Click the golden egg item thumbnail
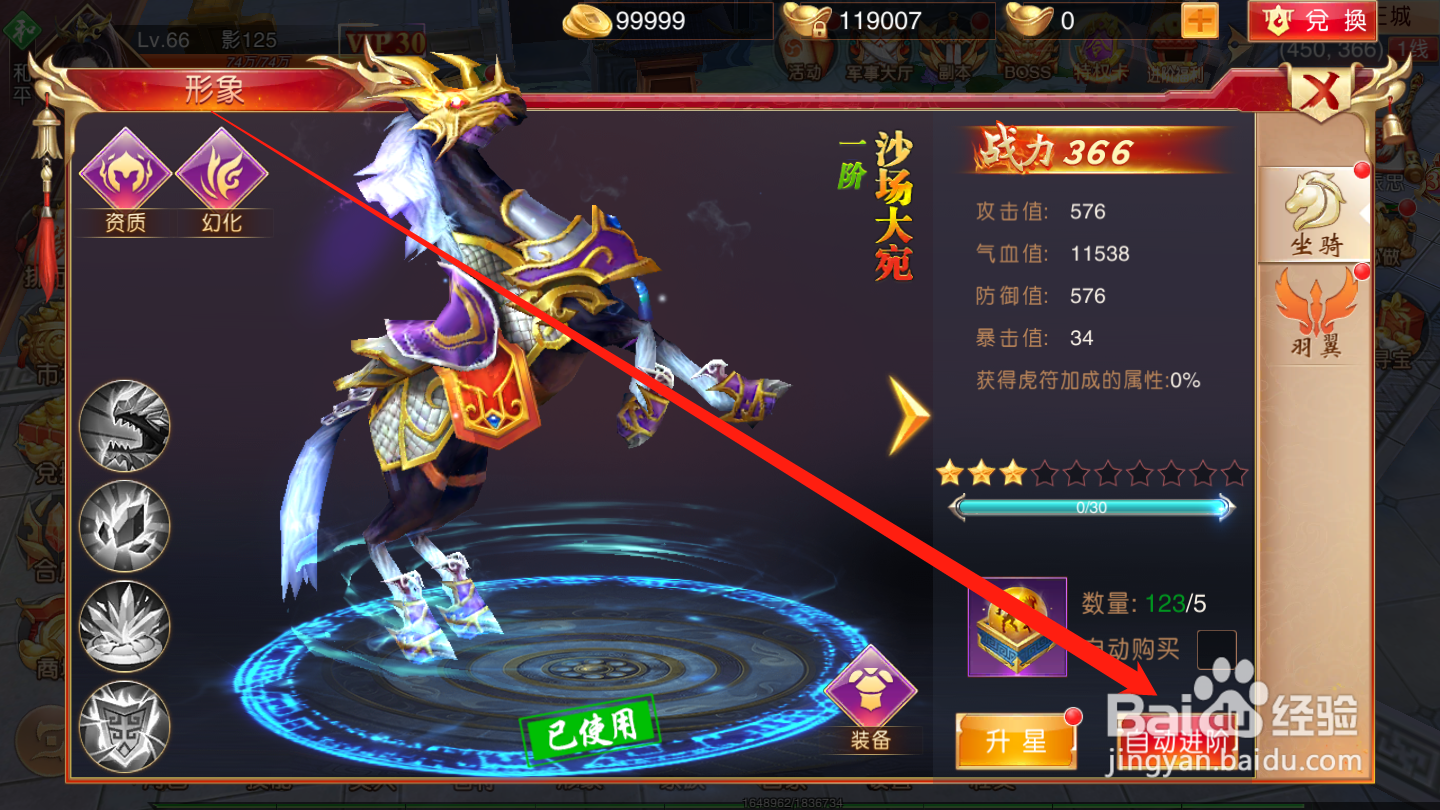The width and height of the screenshot is (1440, 810). [1017, 625]
